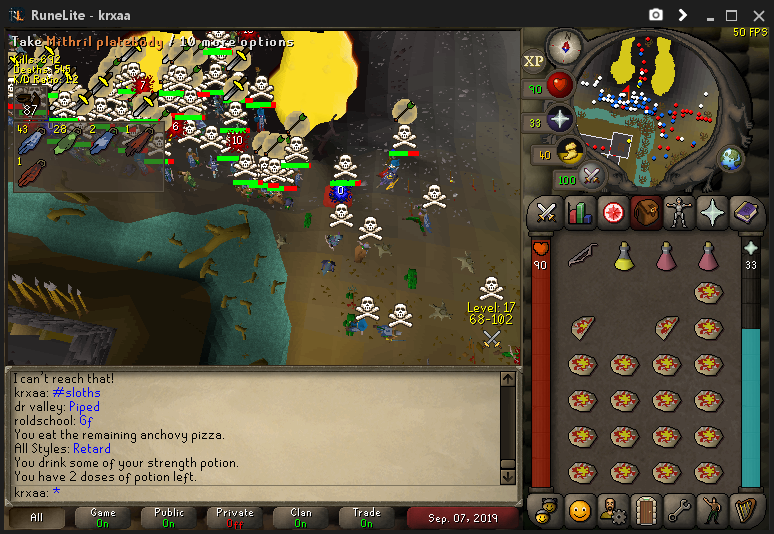Select the yellow potion in inventory
This screenshot has width=774, height=534.
(624, 257)
